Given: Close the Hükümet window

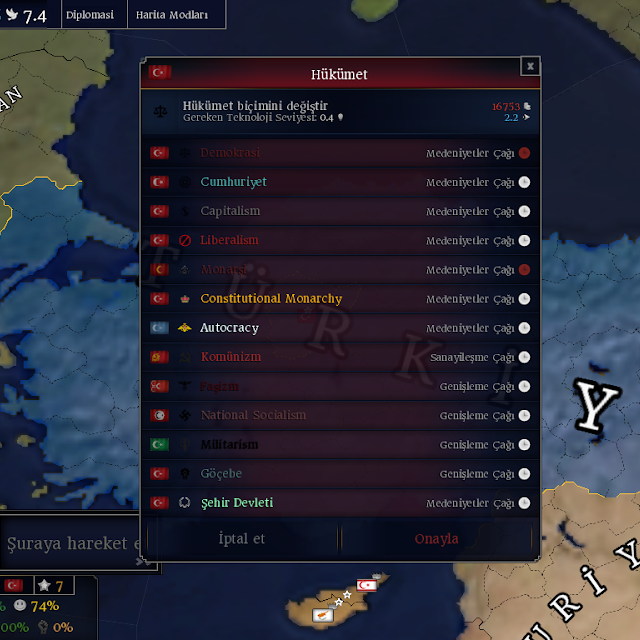Looking at the screenshot, I should point(530,66).
